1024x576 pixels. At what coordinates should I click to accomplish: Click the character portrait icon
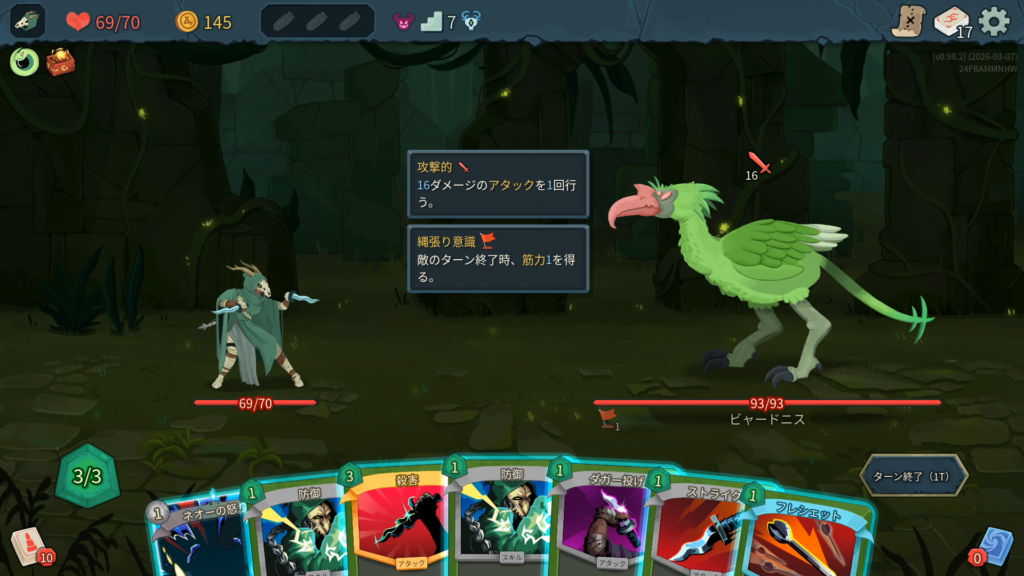29,21
